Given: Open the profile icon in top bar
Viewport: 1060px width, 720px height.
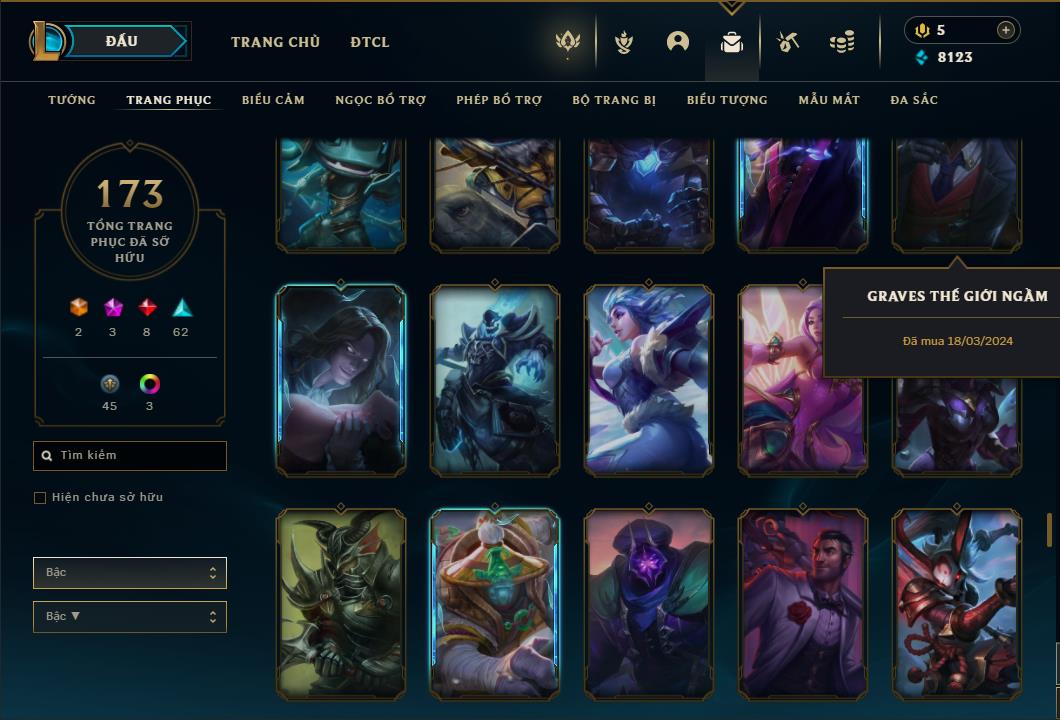Looking at the screenshot, I should tap(678, 42).
